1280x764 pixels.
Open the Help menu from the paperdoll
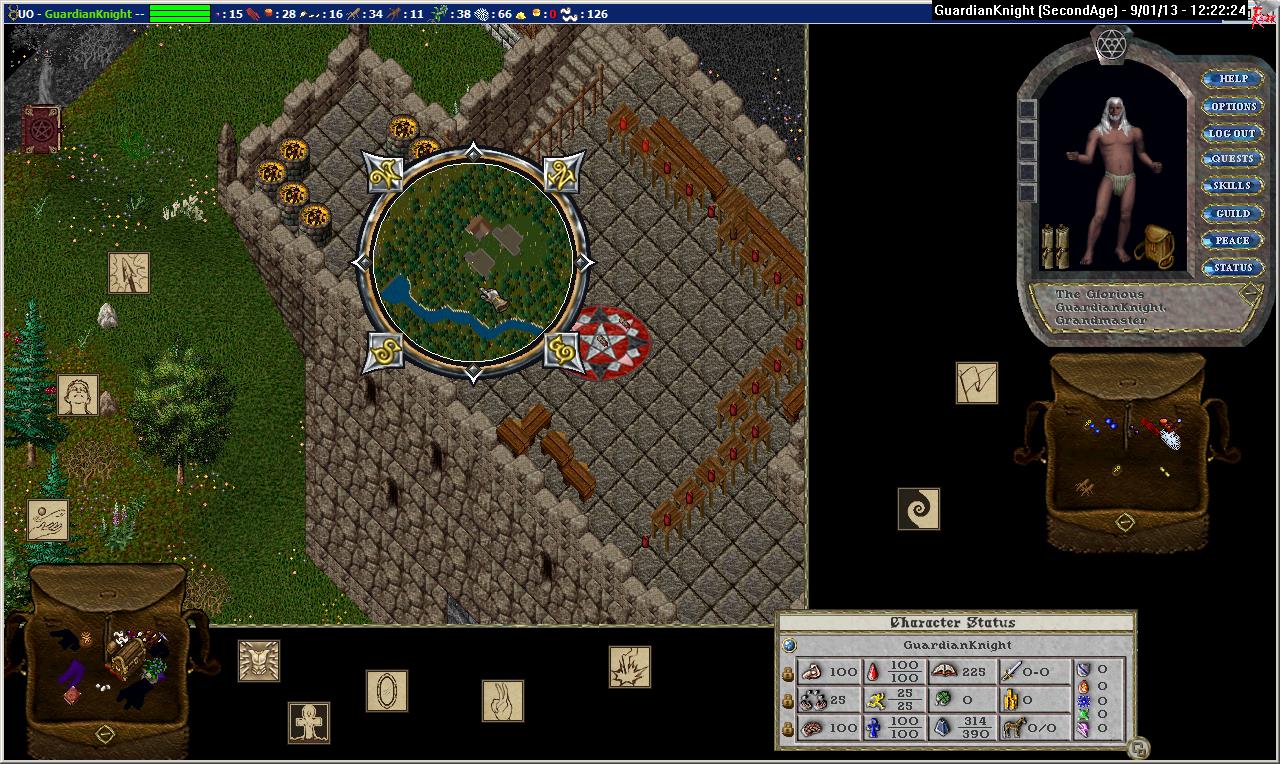[x=1233, y=79]
